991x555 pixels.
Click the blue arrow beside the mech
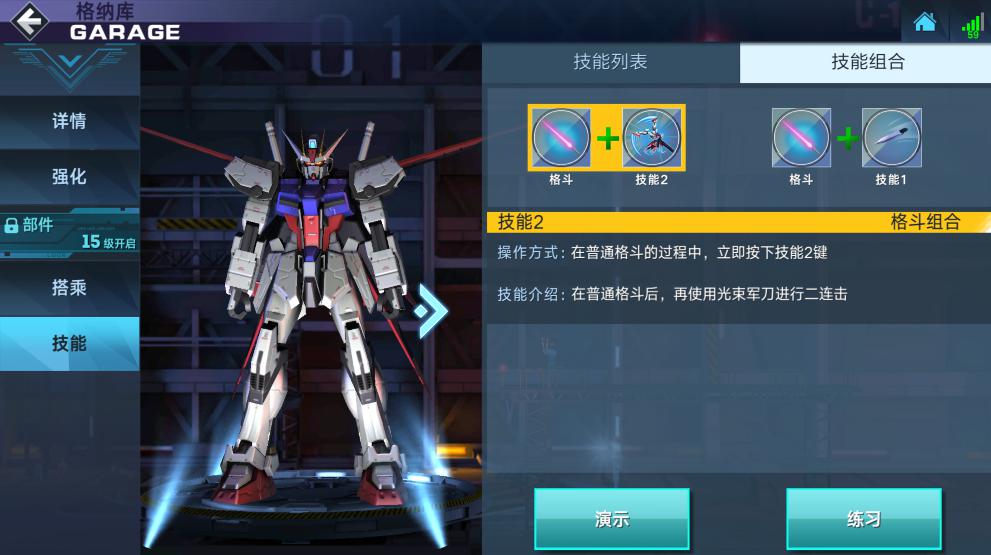[x=431, y=310]
